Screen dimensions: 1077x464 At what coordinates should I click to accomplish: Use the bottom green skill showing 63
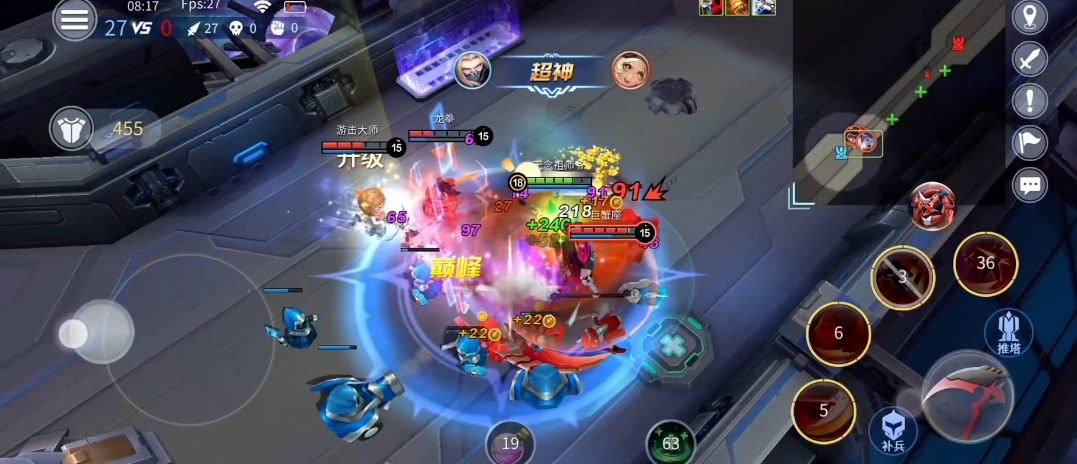pos(670,443)
